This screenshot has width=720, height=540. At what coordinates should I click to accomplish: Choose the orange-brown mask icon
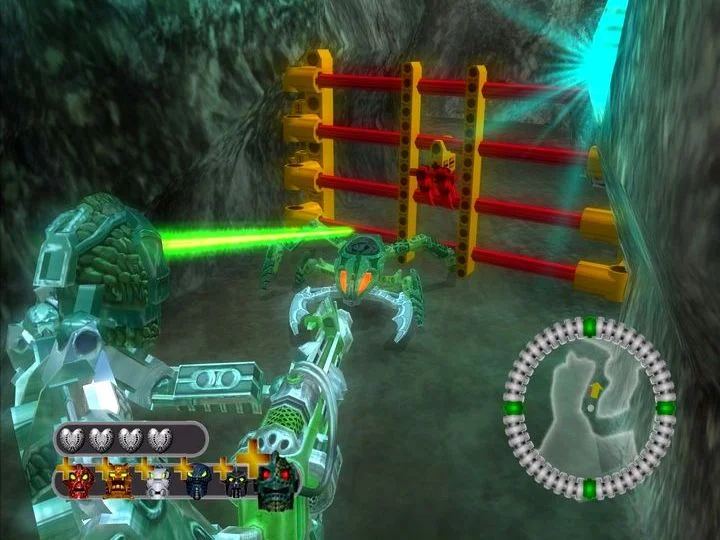click(x=118, y=482)
